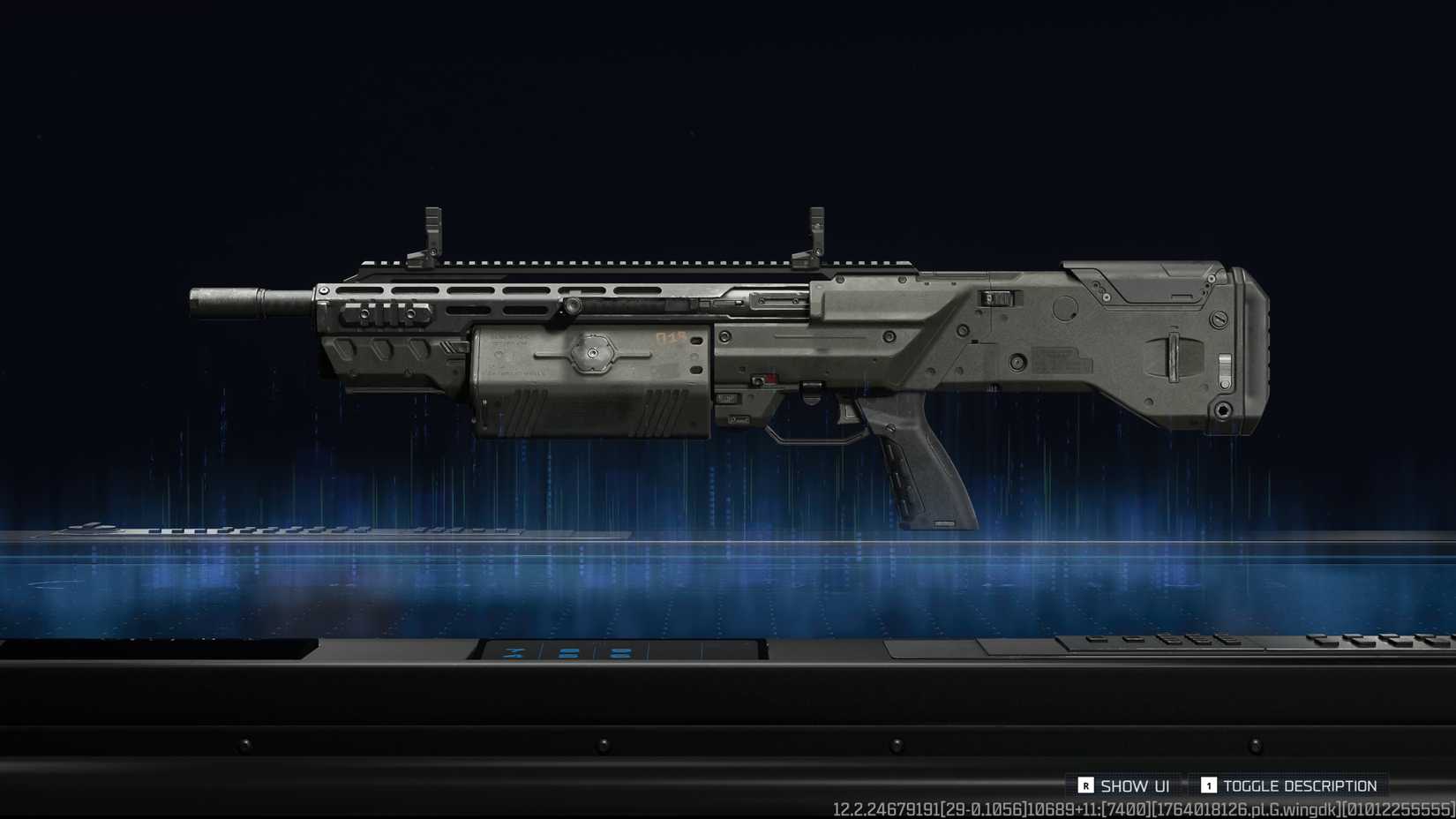Click the 1 keybind badge
Image resolution: width=1456 pixels, height=819 pixels.
[1209, 785]
